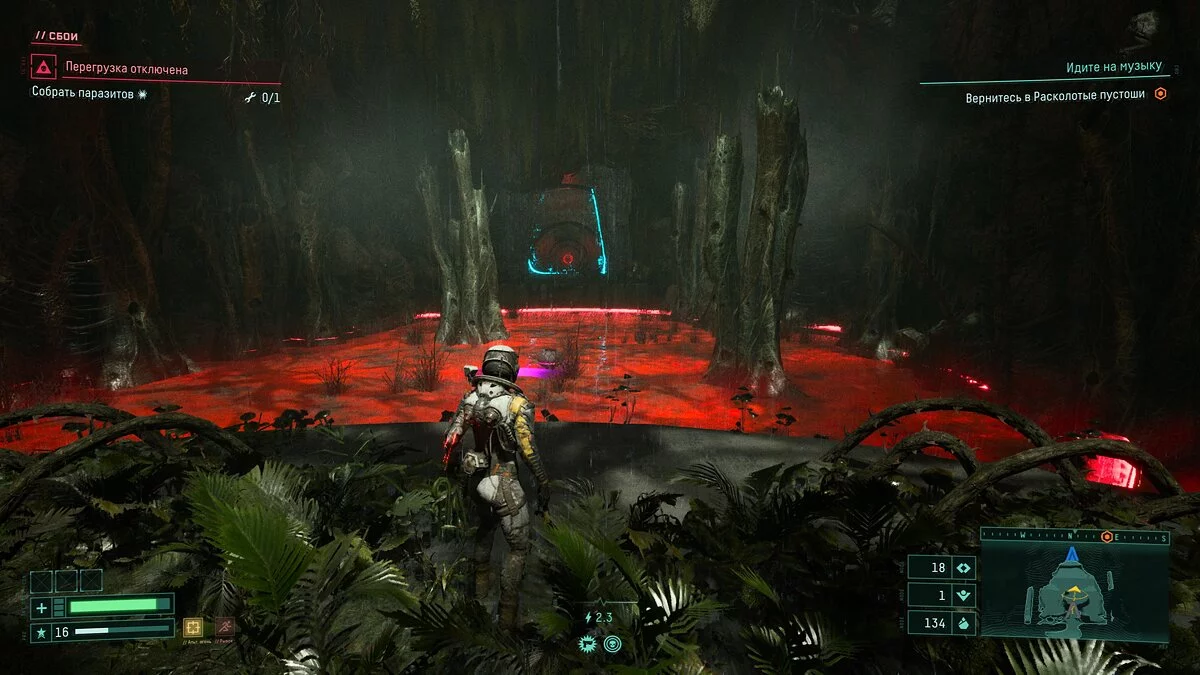Open the minimap
The height and width of the screenshot is (675, 1200).
point(1074,589)
